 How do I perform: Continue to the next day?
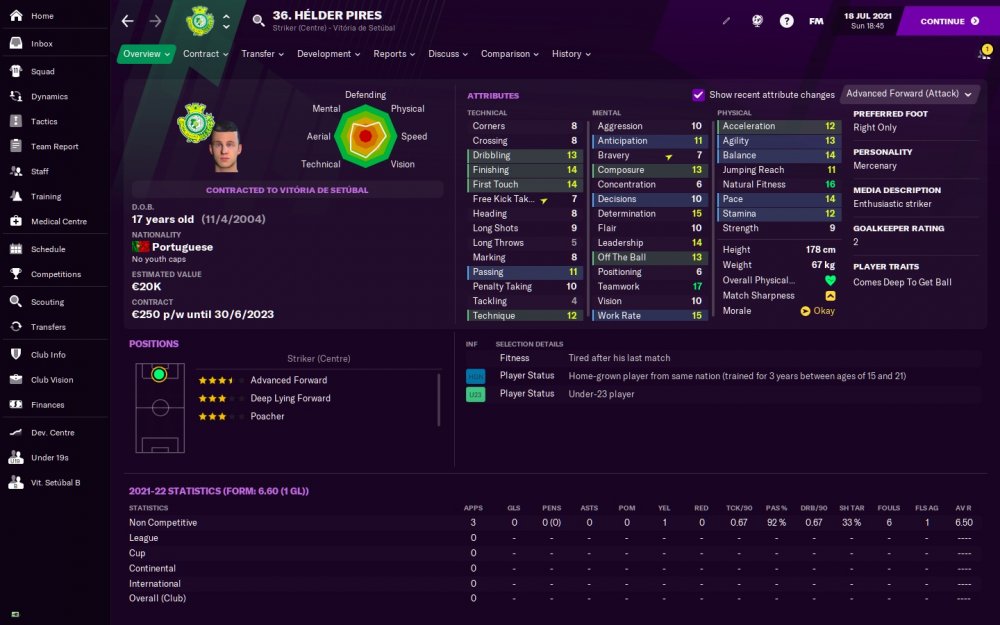[x=948, y=21]
